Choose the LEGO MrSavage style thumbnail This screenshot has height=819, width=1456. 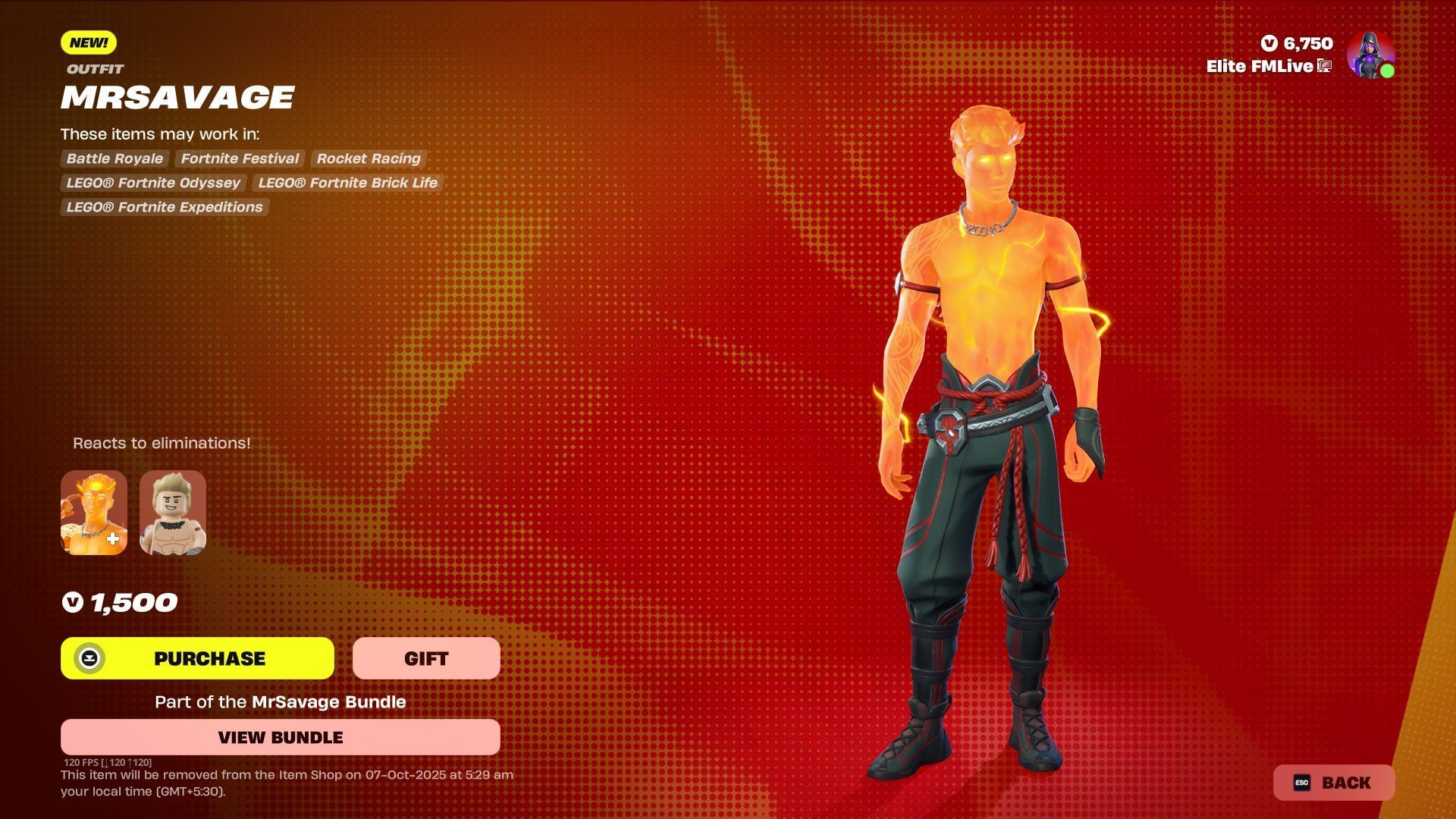click(173, 513)
